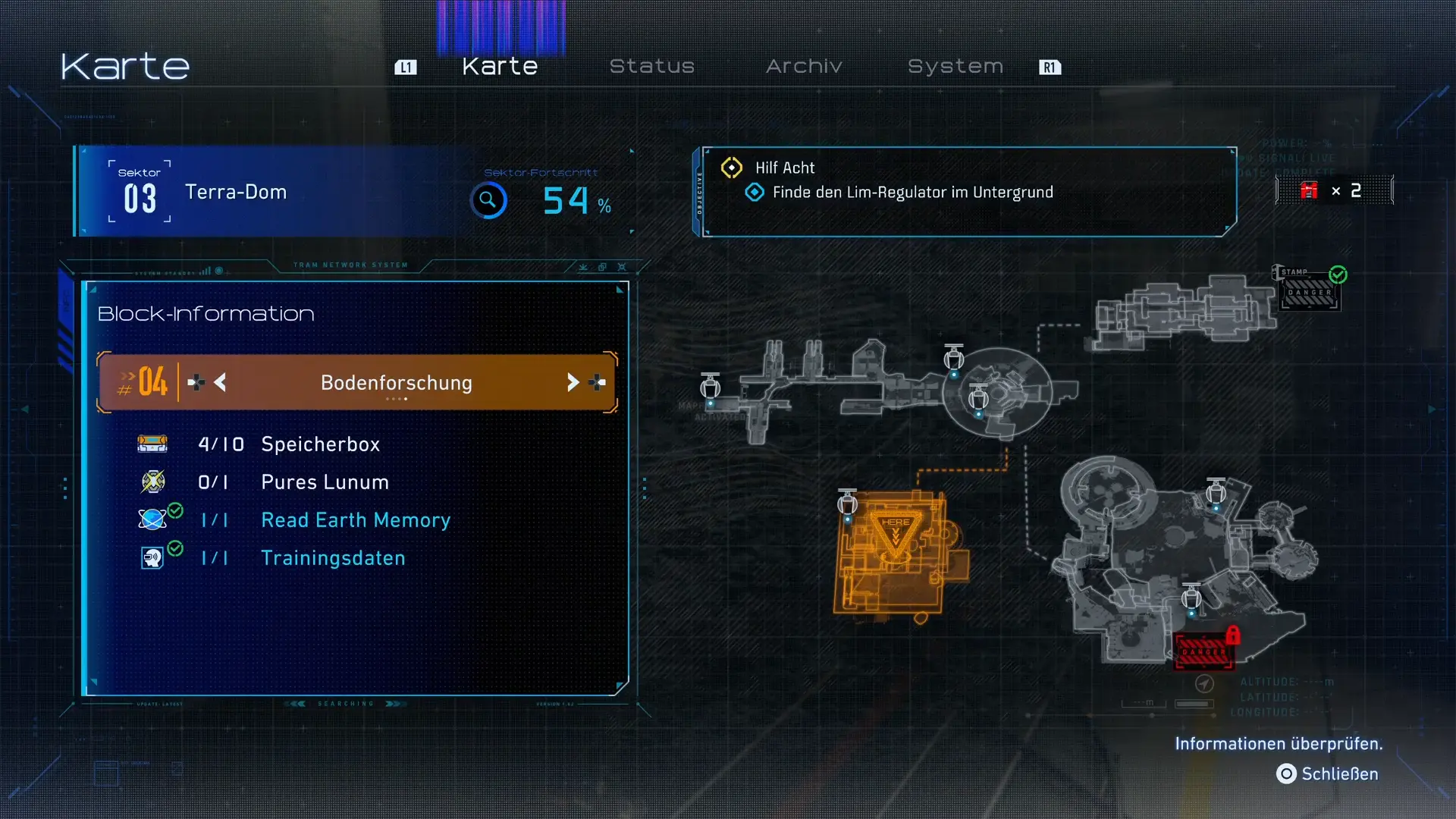The width and height of the screenshot is (1456, 819).
Task: Select the System tab
Action: tap(955, 67)
